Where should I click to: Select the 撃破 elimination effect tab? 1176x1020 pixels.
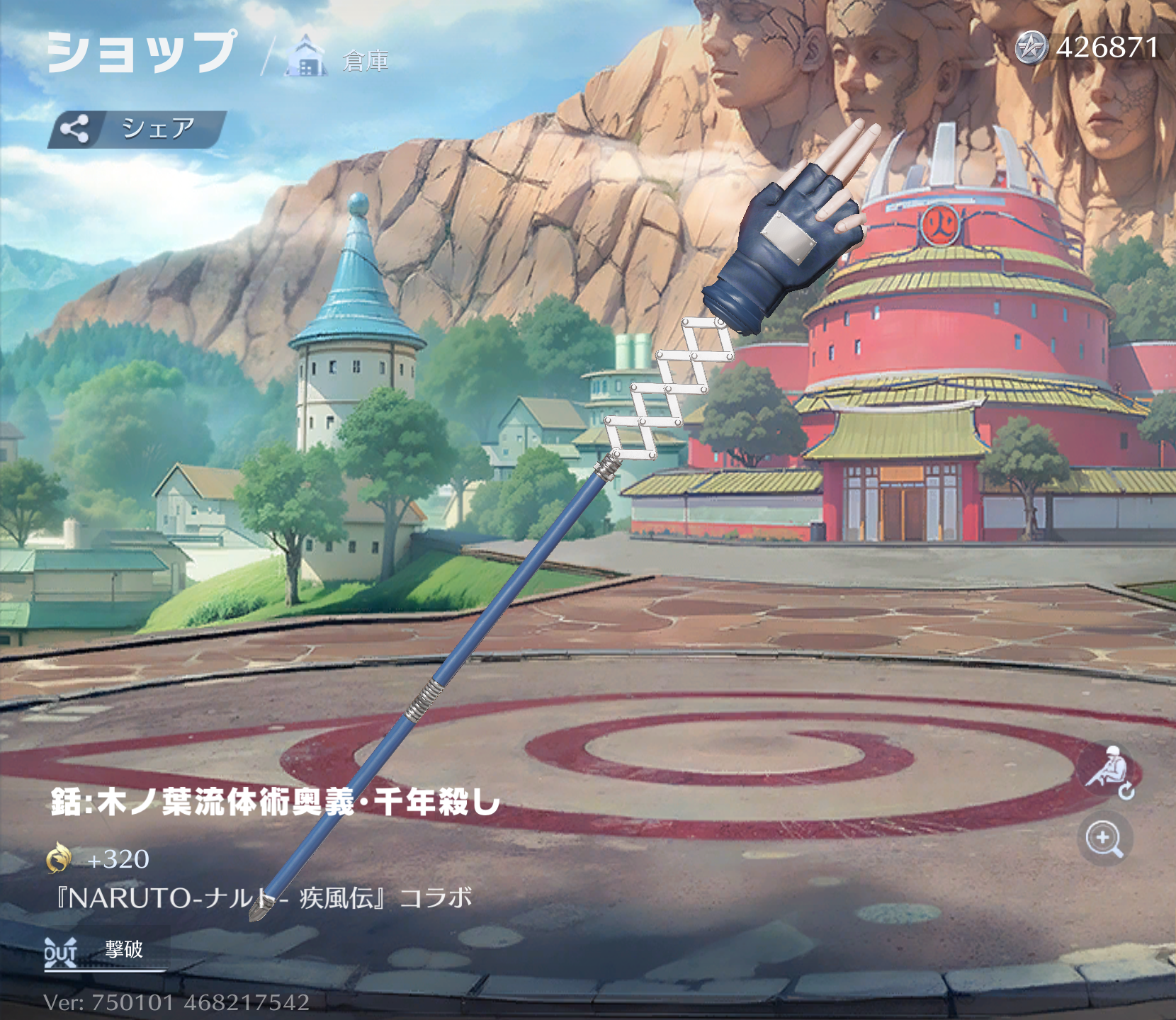coord(105,951)
